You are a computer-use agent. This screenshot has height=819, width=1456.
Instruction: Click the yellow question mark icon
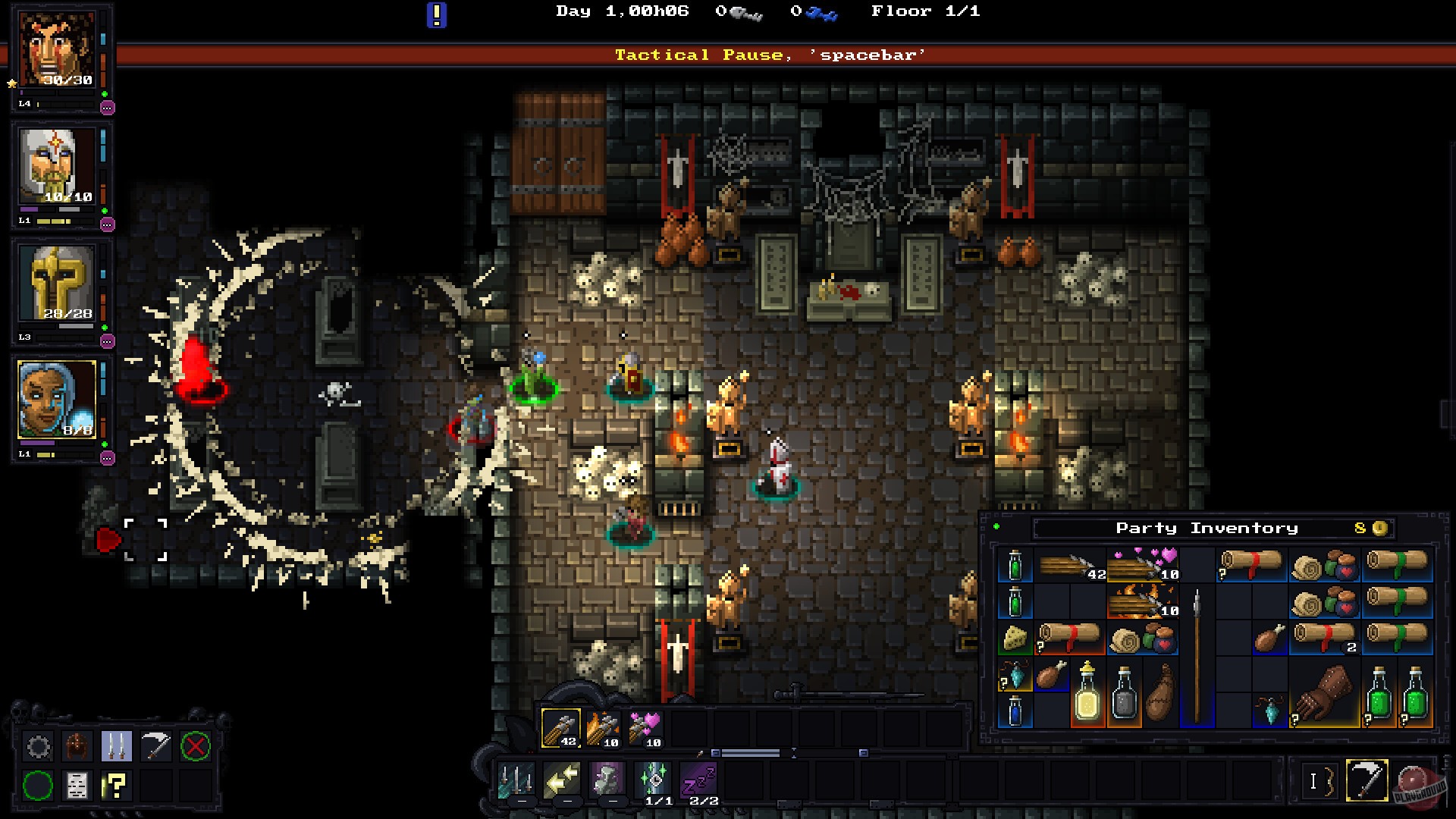(115, 786)
